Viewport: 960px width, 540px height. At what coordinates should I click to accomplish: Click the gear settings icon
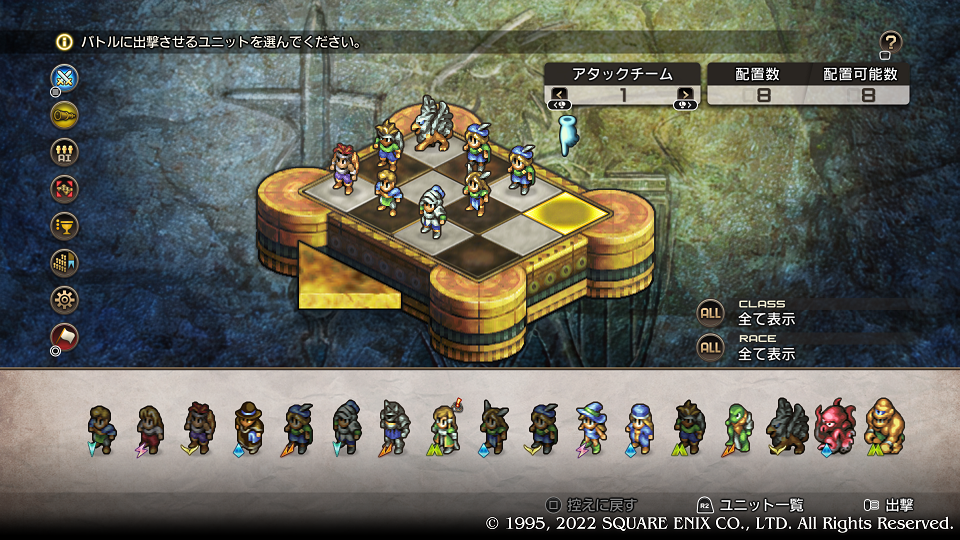[65, 298]
